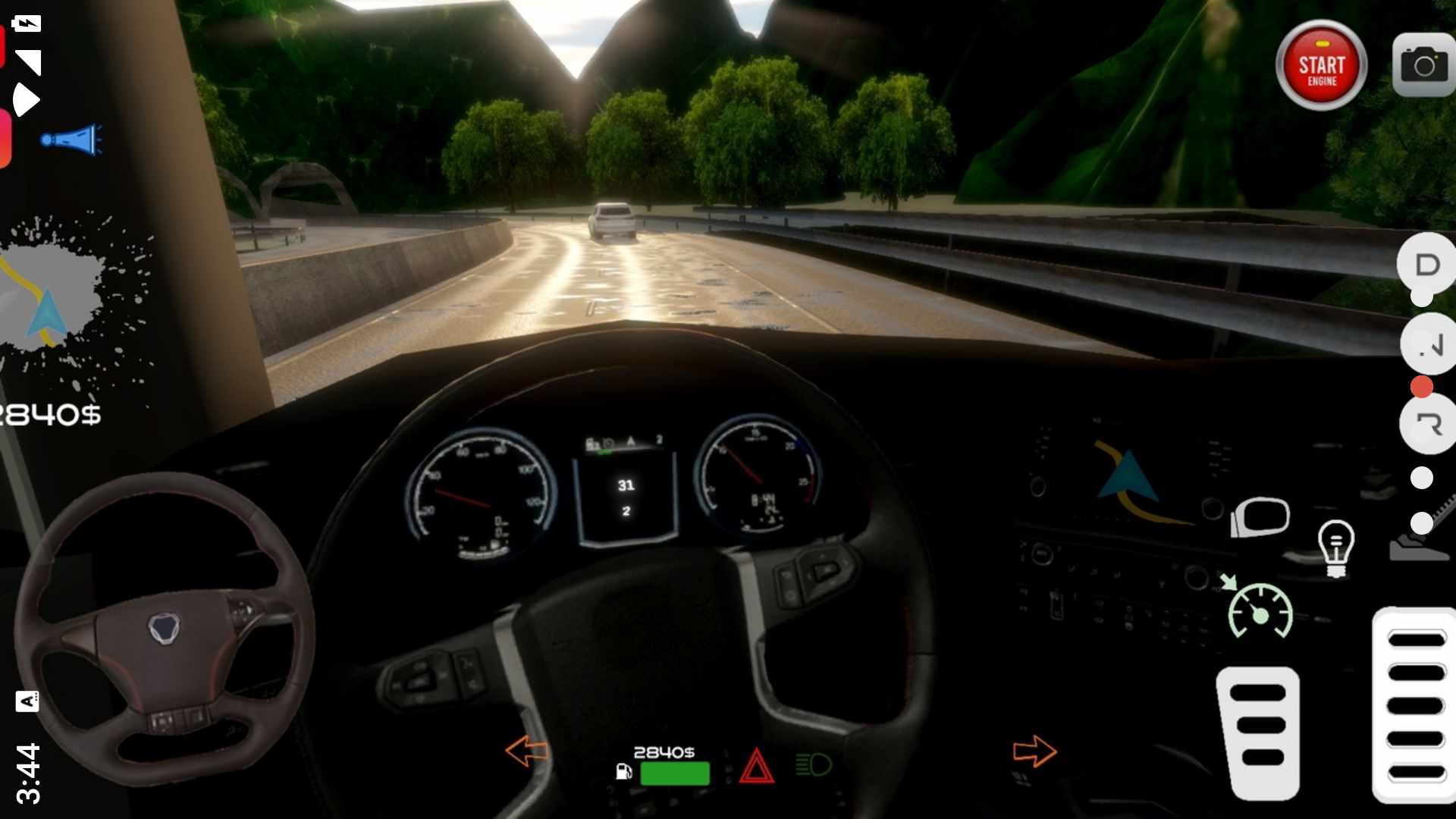1456x819 pixels.
Task: Tap the red START ENGINE button
Action: (x=1321, y=66)
